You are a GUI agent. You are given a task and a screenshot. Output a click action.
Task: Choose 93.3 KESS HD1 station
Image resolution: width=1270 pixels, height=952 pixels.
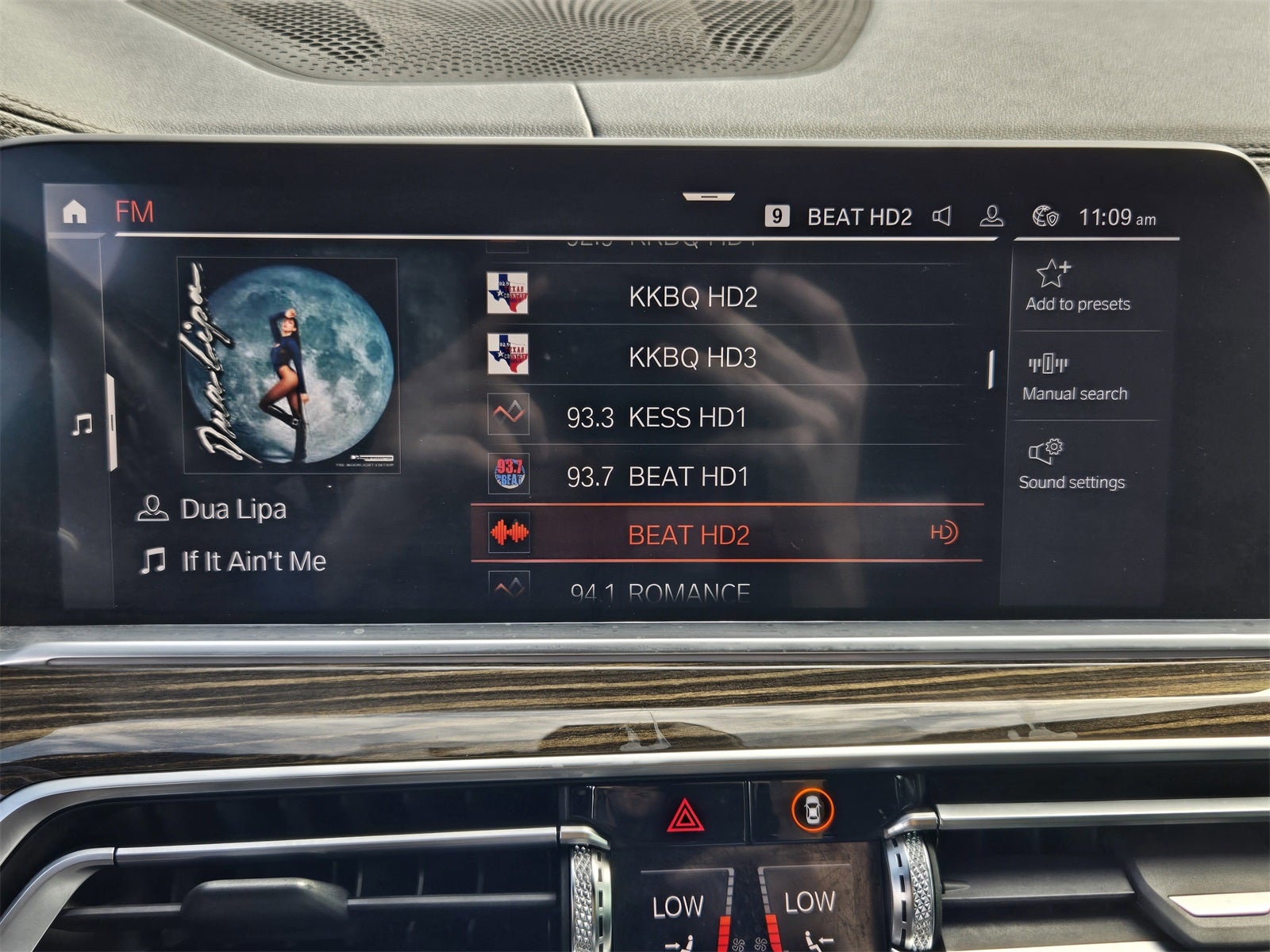click(656, 417)
